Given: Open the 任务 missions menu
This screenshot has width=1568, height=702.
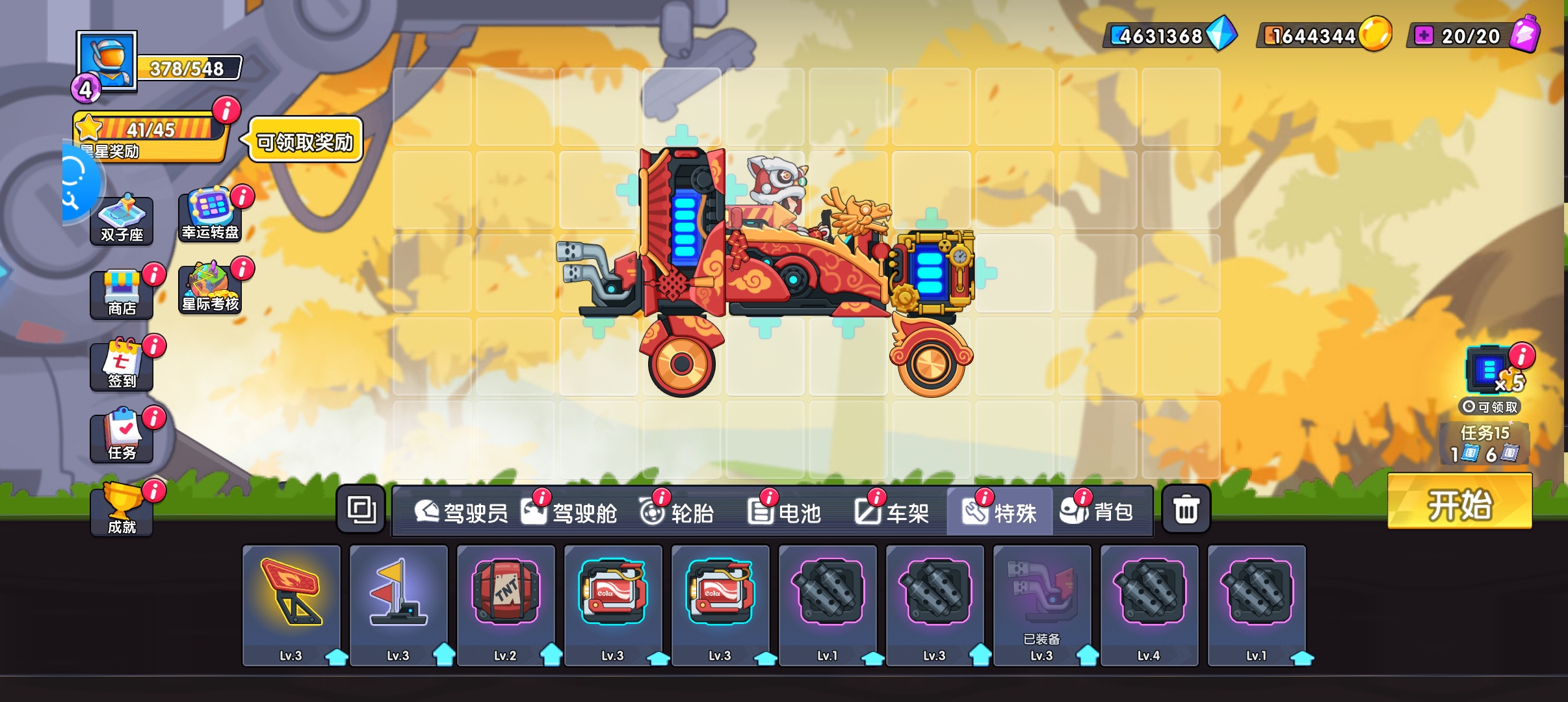Looking at the screenshot, I should coord(122,437).
